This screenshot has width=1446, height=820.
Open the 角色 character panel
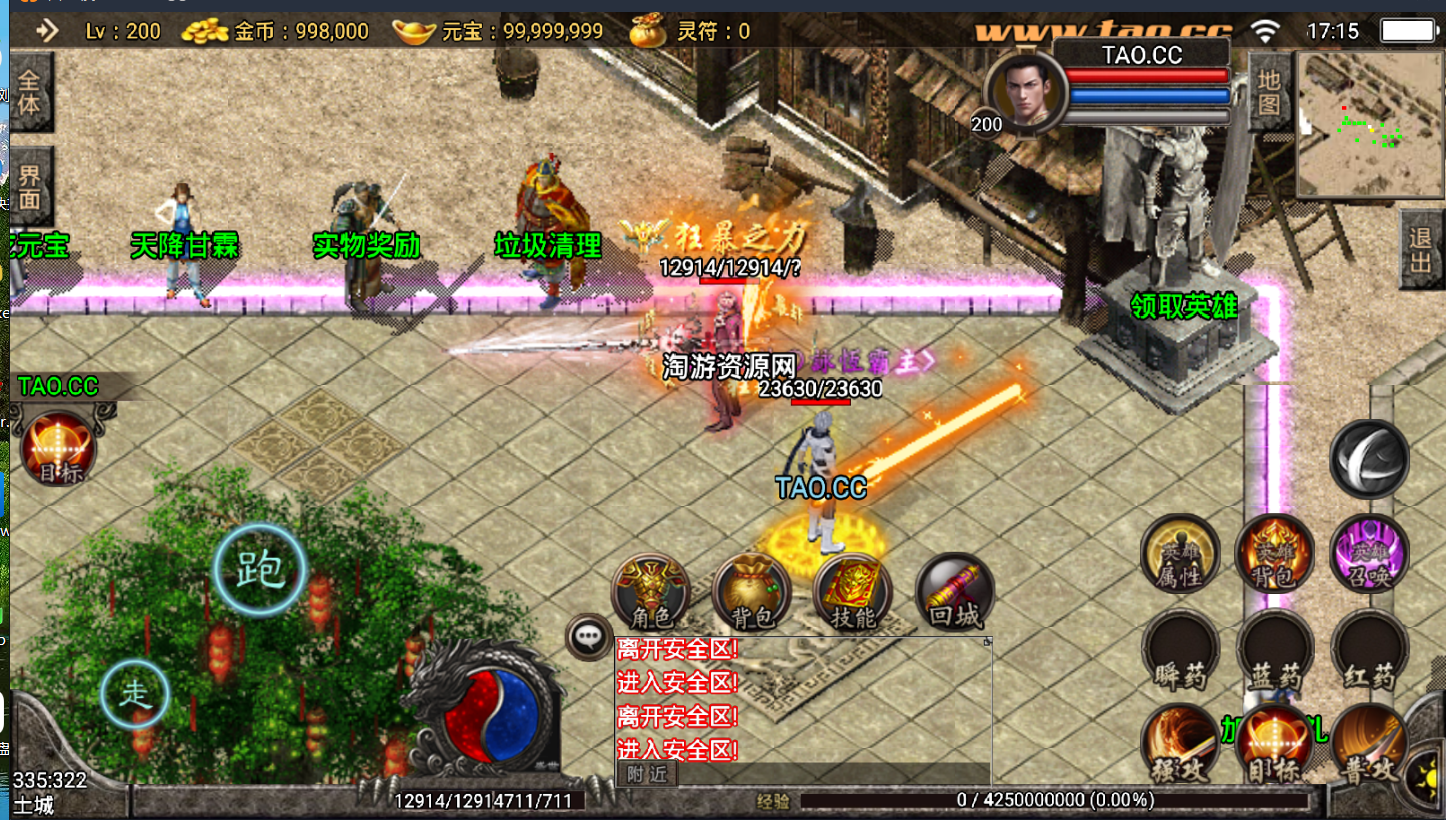[652, 591]
